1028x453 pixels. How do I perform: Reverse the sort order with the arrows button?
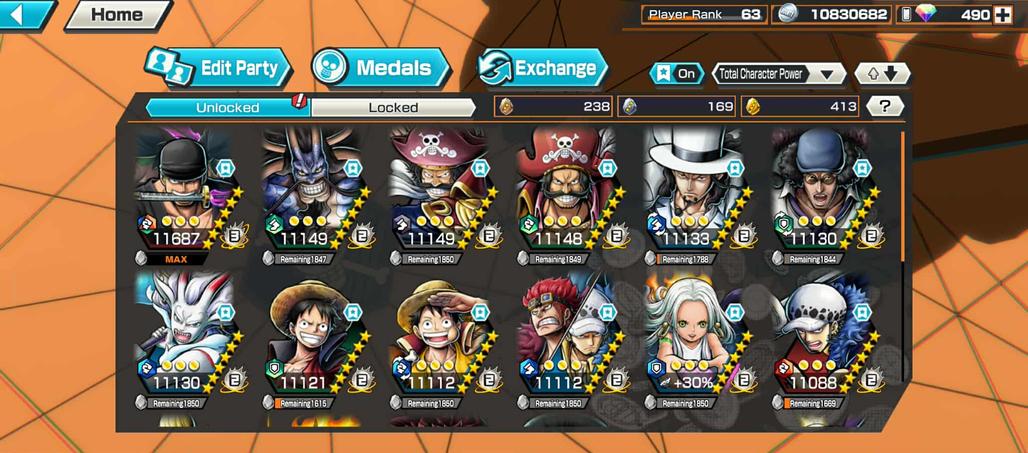tap(882, 74)
